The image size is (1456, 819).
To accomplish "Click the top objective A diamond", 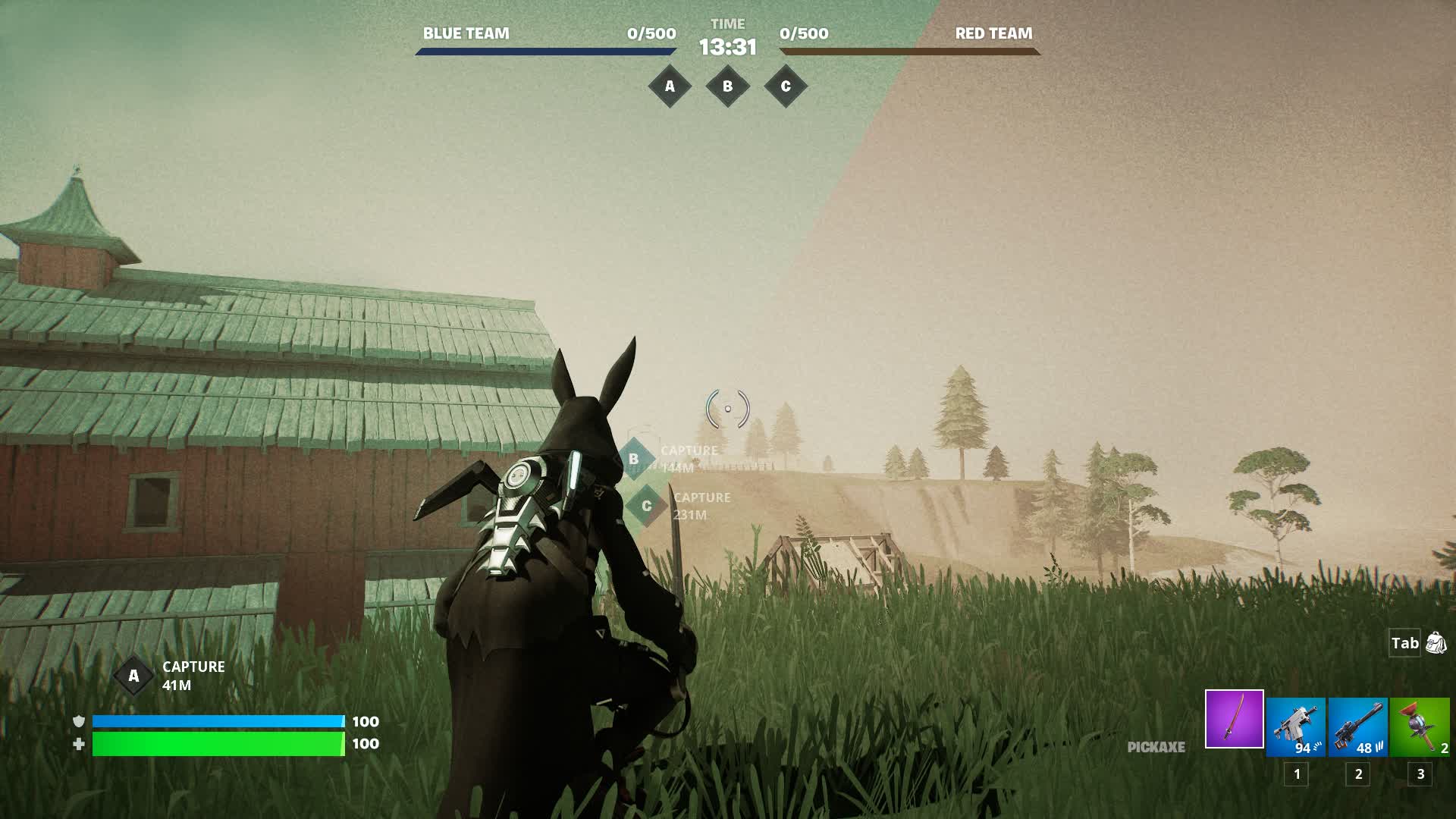I will 670,86.
